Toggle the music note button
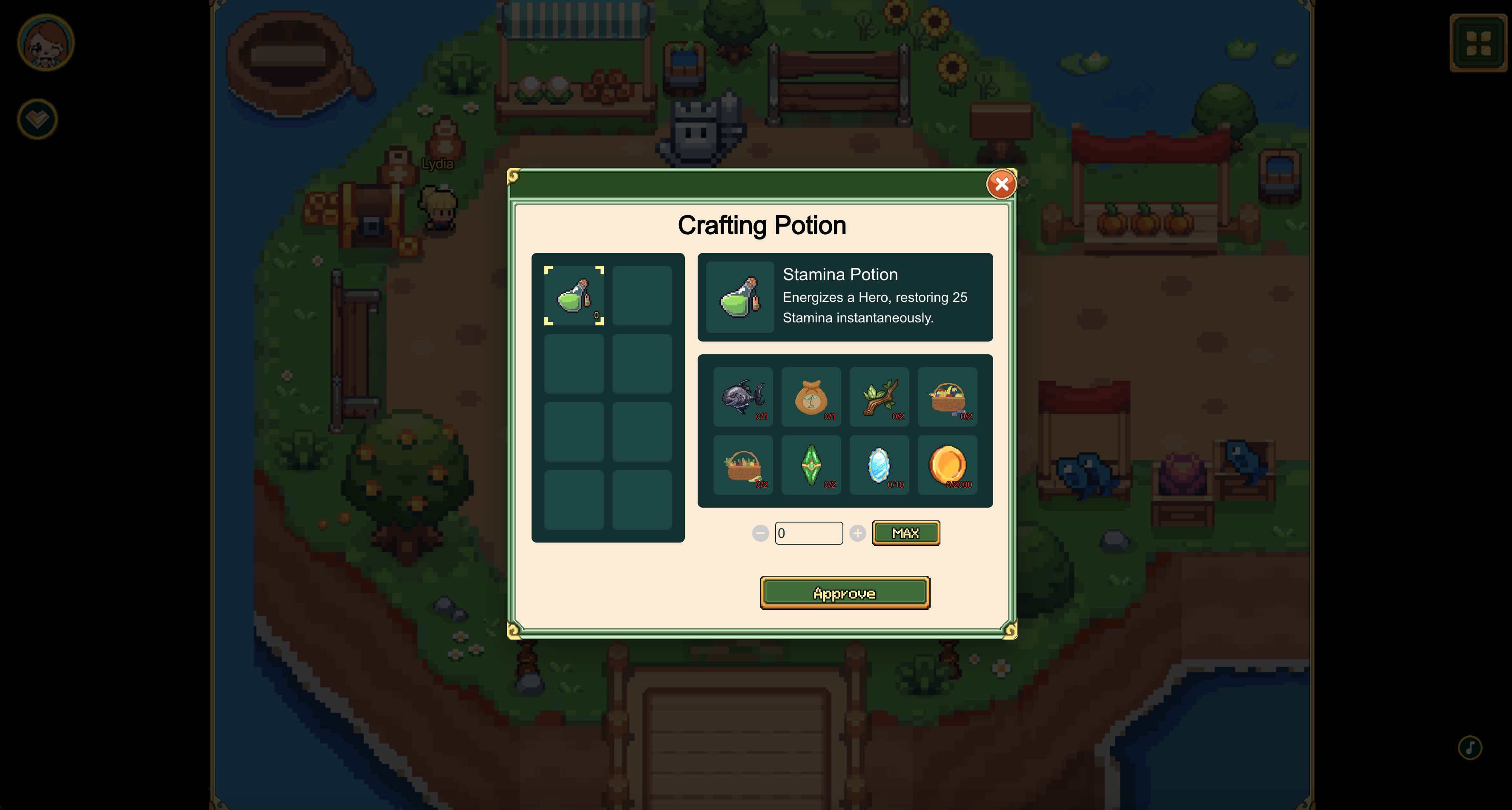 tap(1470, 747)
